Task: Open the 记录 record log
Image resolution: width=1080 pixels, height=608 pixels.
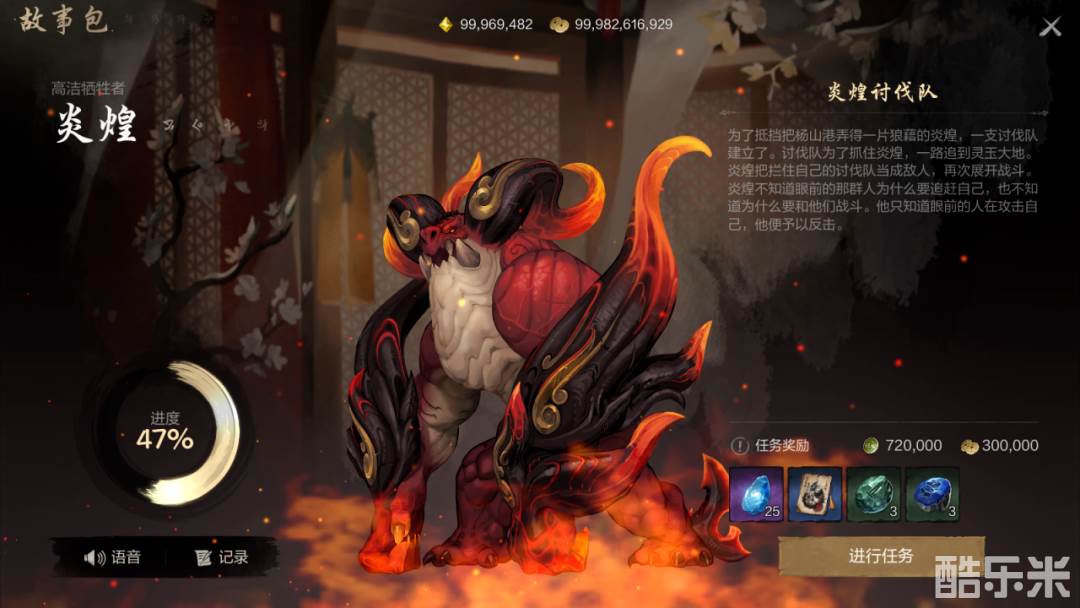Action: coord(222,557)
